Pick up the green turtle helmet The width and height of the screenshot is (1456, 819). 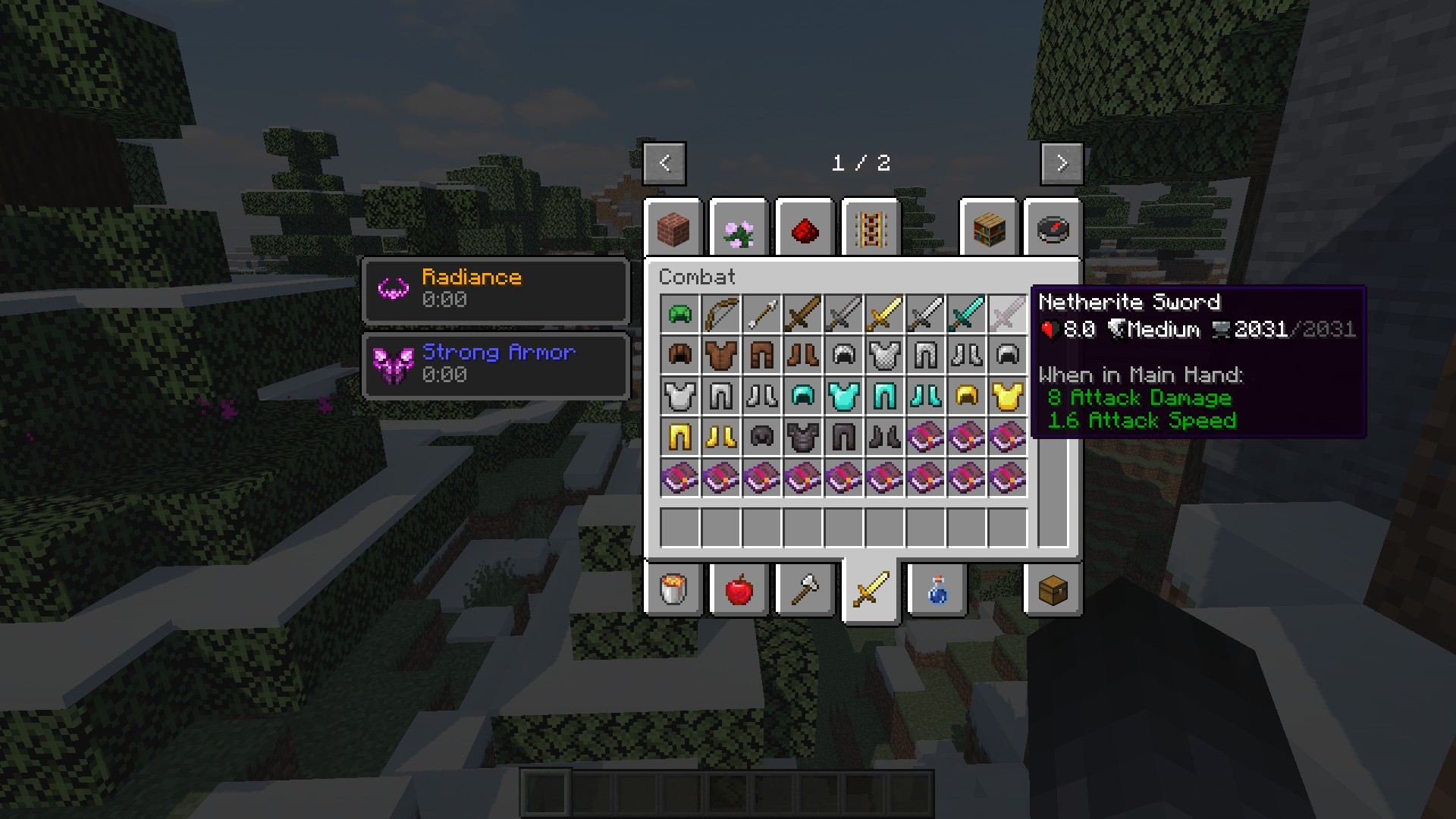[x=679, y=314]
